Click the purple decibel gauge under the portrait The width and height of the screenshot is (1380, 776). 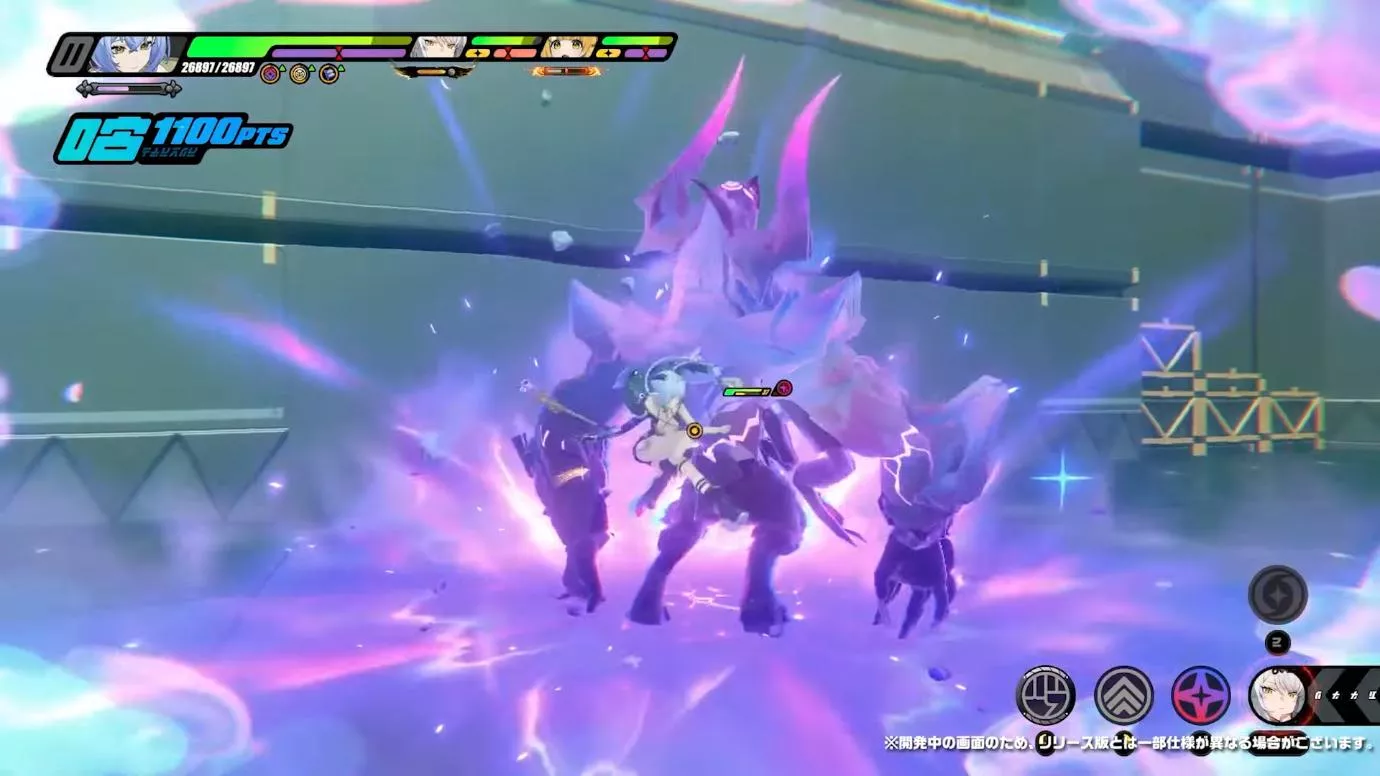click(128, 86)
